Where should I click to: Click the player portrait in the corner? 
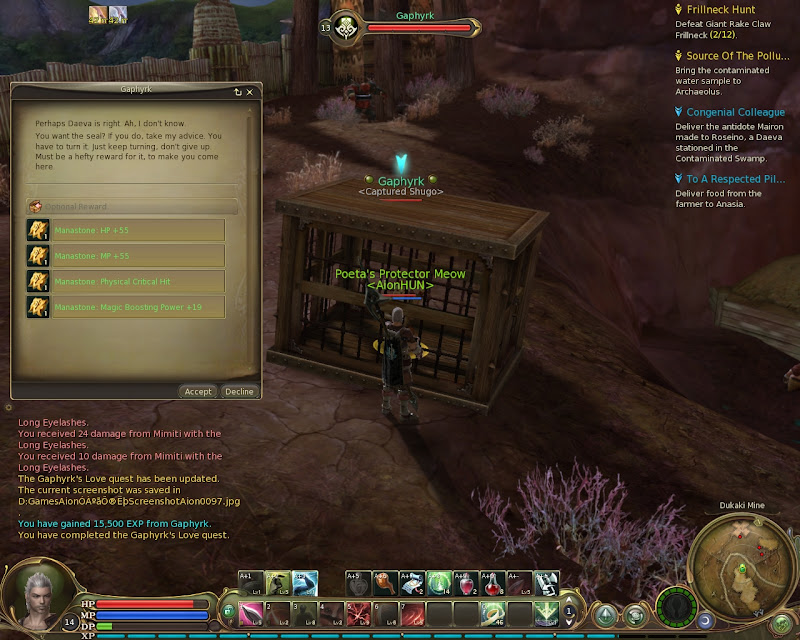38,593
